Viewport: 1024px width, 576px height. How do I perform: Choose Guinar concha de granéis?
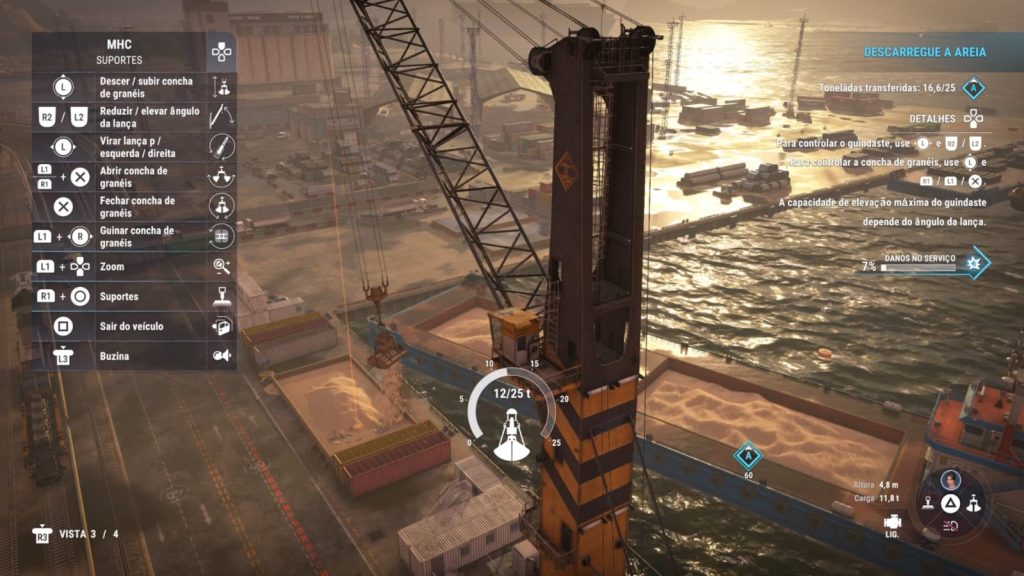[134, 236]
